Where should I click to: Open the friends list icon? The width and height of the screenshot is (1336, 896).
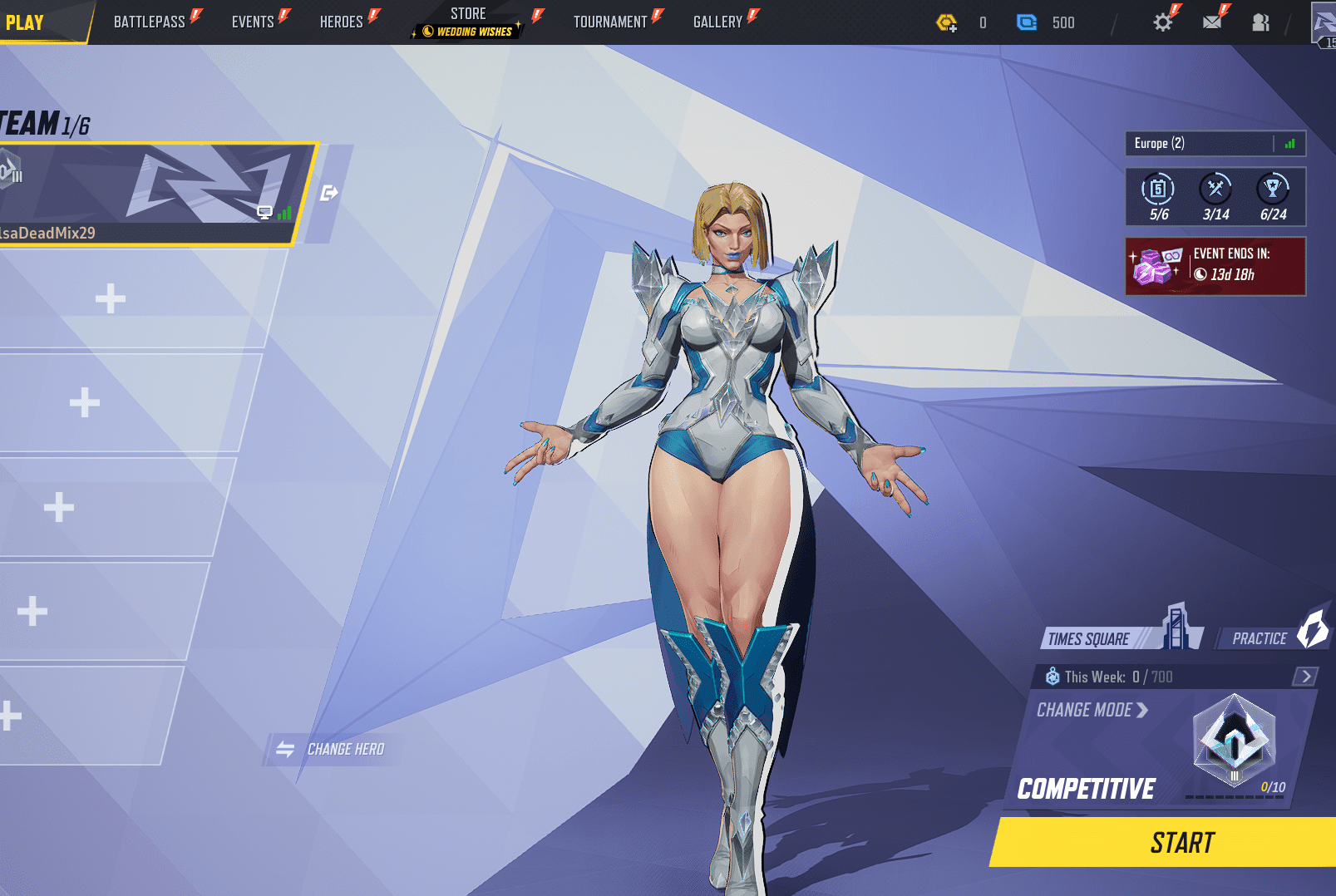click(x=1260, y=22)
